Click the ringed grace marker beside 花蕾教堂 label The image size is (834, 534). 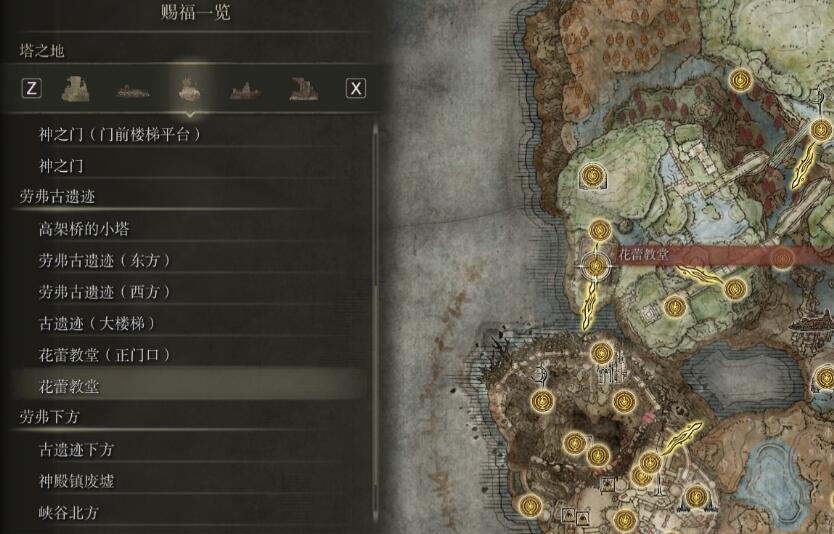tap(596, 266)
